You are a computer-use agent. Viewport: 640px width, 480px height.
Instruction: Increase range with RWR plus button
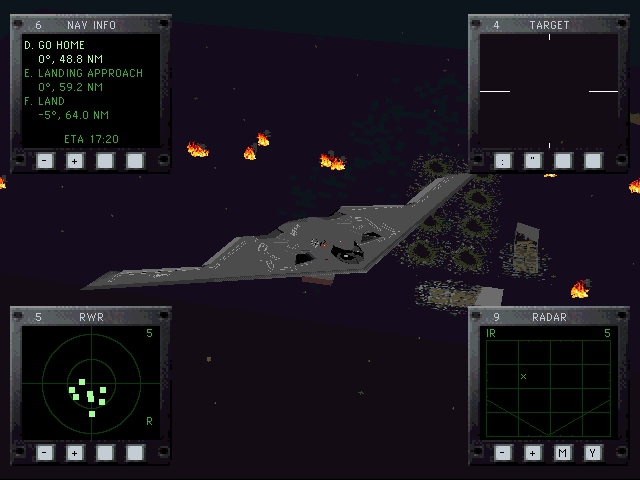tap(75, 452)
